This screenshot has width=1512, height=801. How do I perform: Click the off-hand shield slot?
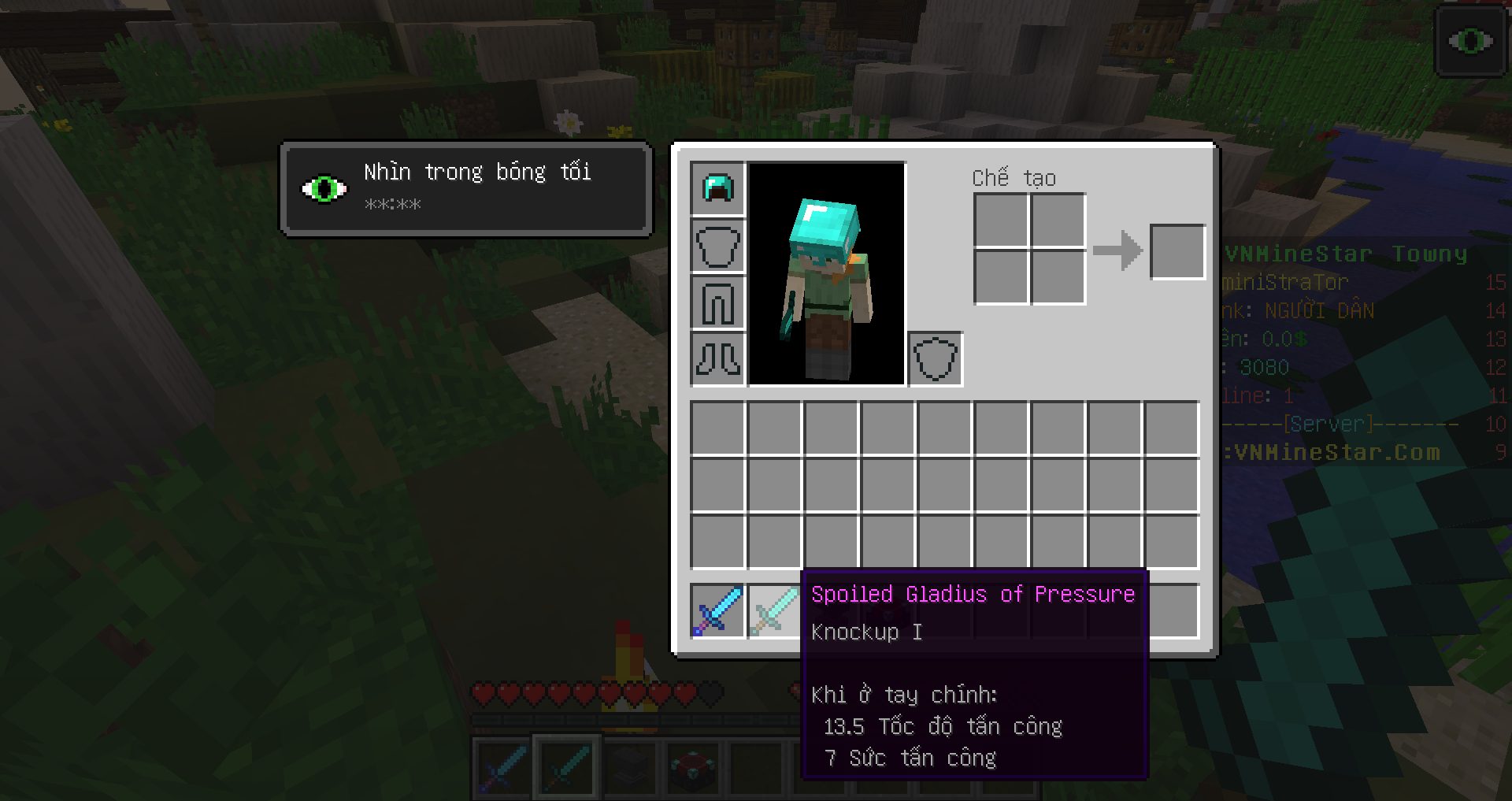(936, 359)
